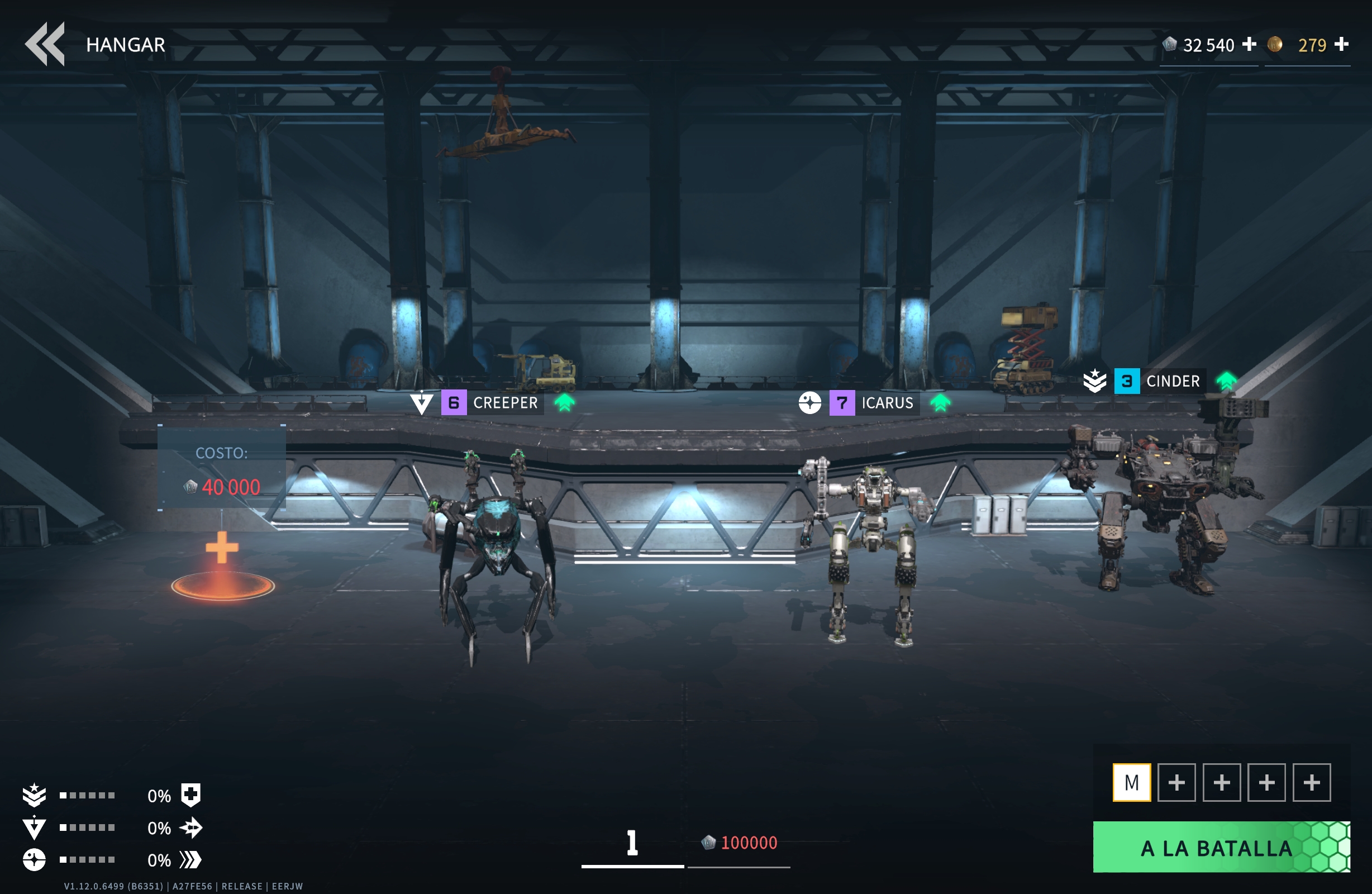Click the rank emblem beside CINDER
This screenshot has width=1372, height=894.
1094,381
